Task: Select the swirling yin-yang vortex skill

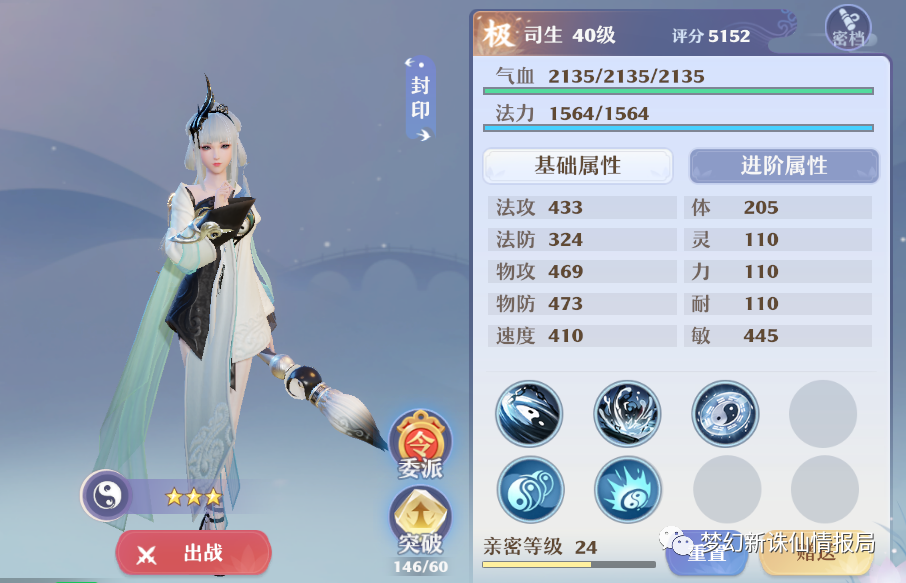Action: click(x=529, y=413)
